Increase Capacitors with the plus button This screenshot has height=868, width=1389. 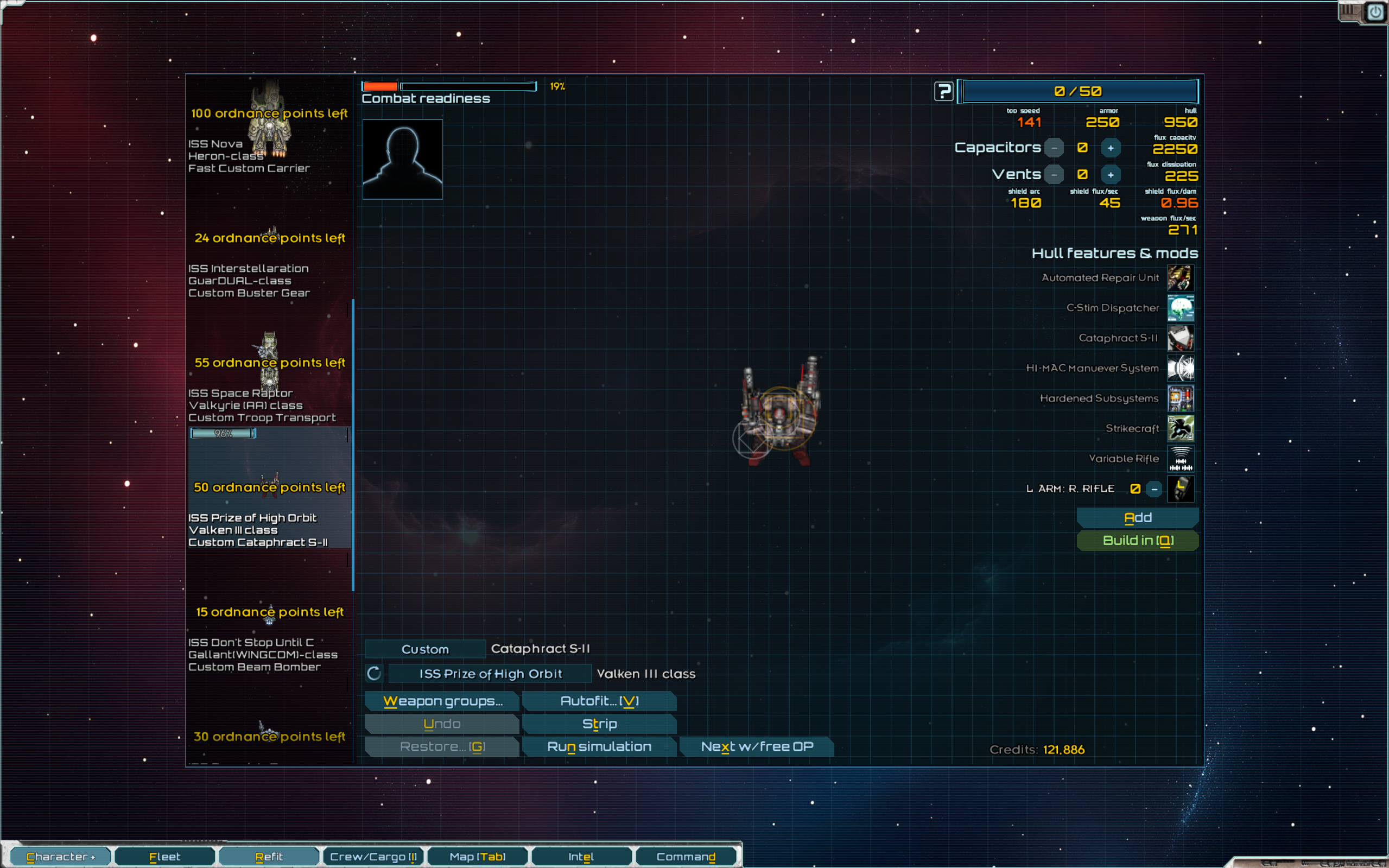(1111, 148)
